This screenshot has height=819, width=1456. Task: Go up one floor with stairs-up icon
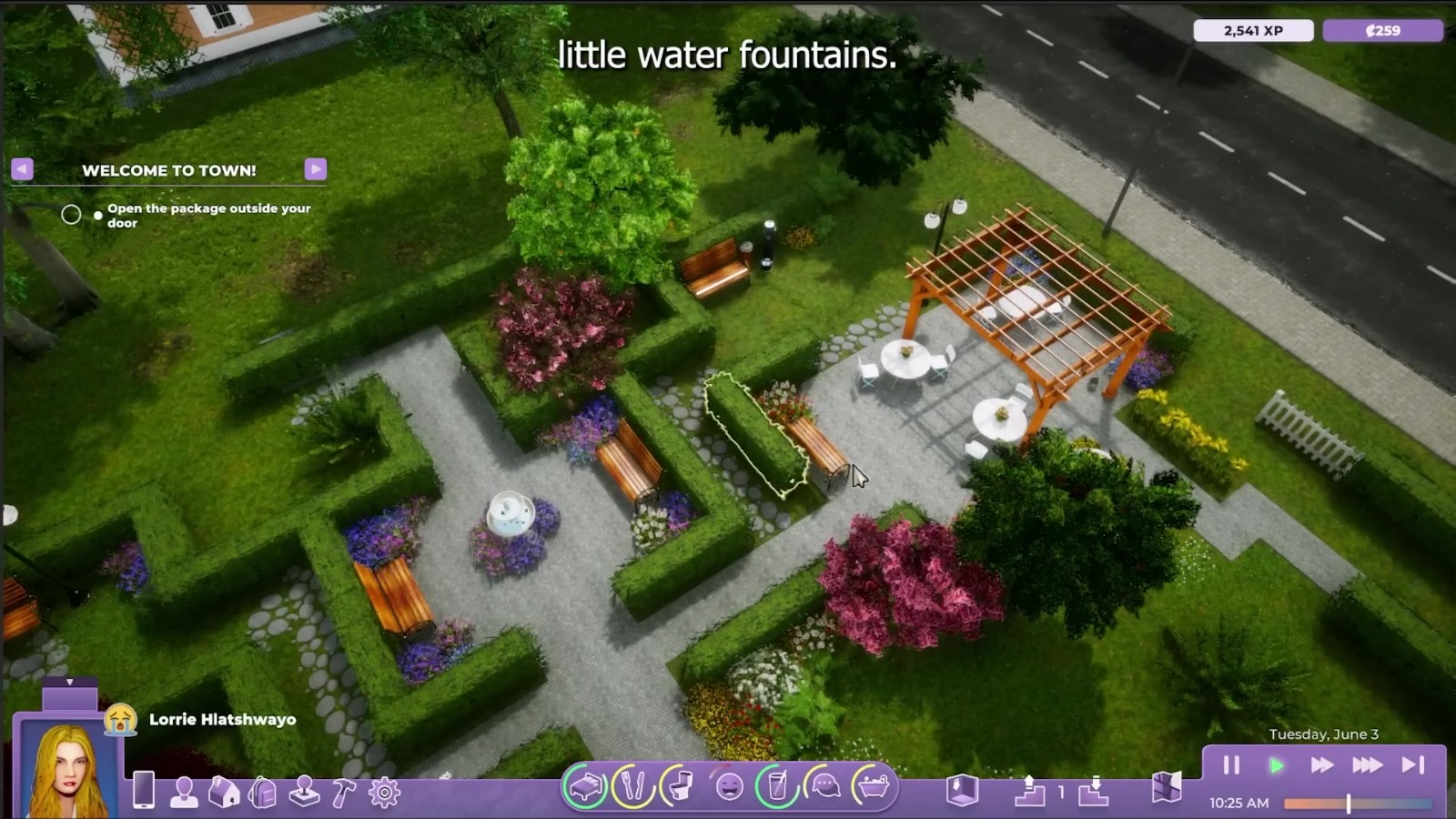pos(1029,790)
